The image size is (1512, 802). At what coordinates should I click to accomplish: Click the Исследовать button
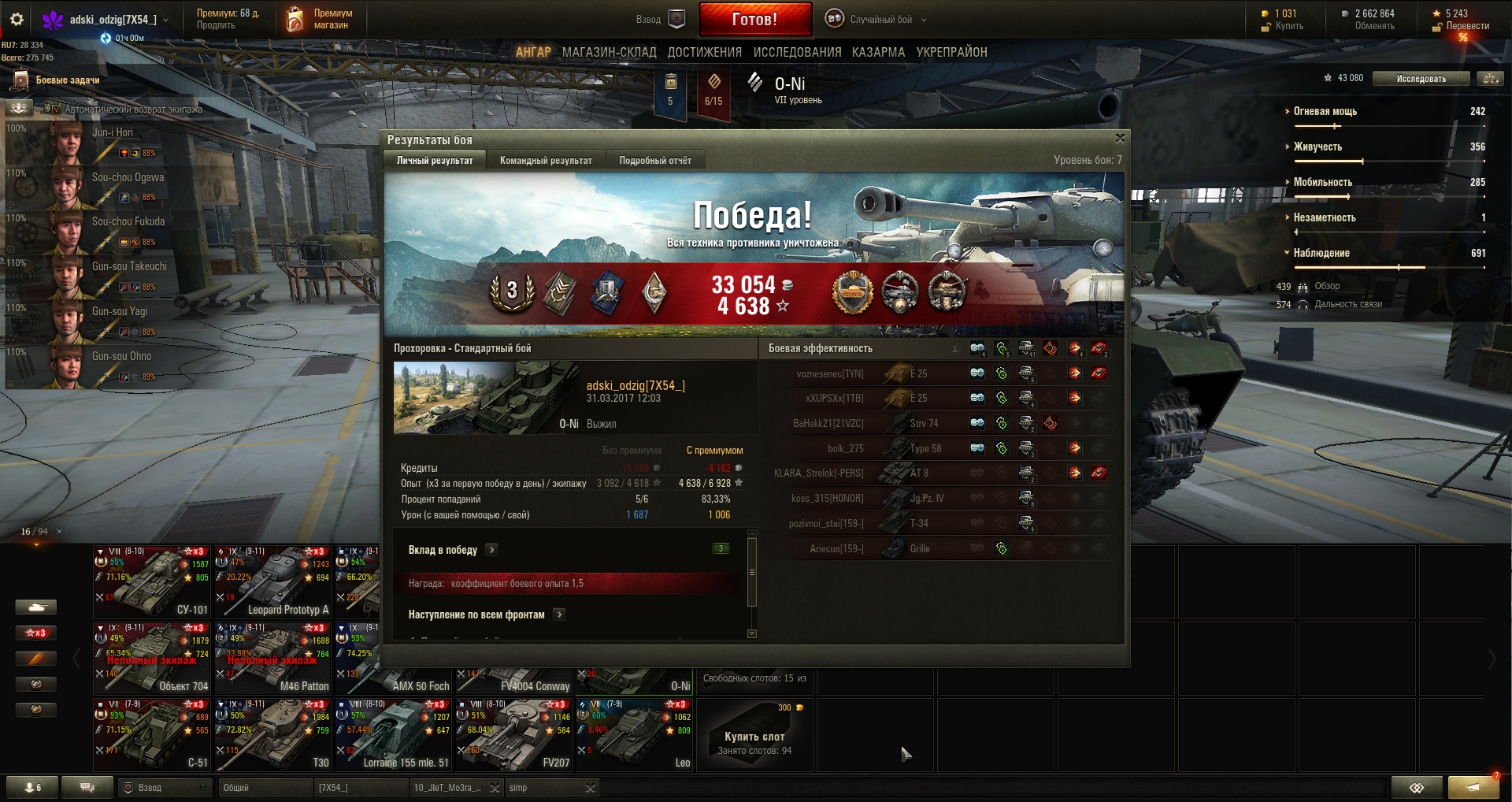(x=1421, y=79)
